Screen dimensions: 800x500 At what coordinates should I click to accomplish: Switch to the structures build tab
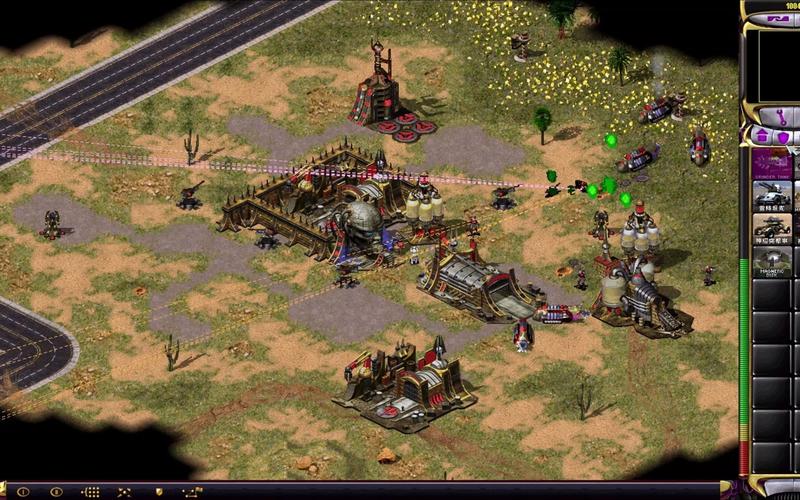point(763,136)
